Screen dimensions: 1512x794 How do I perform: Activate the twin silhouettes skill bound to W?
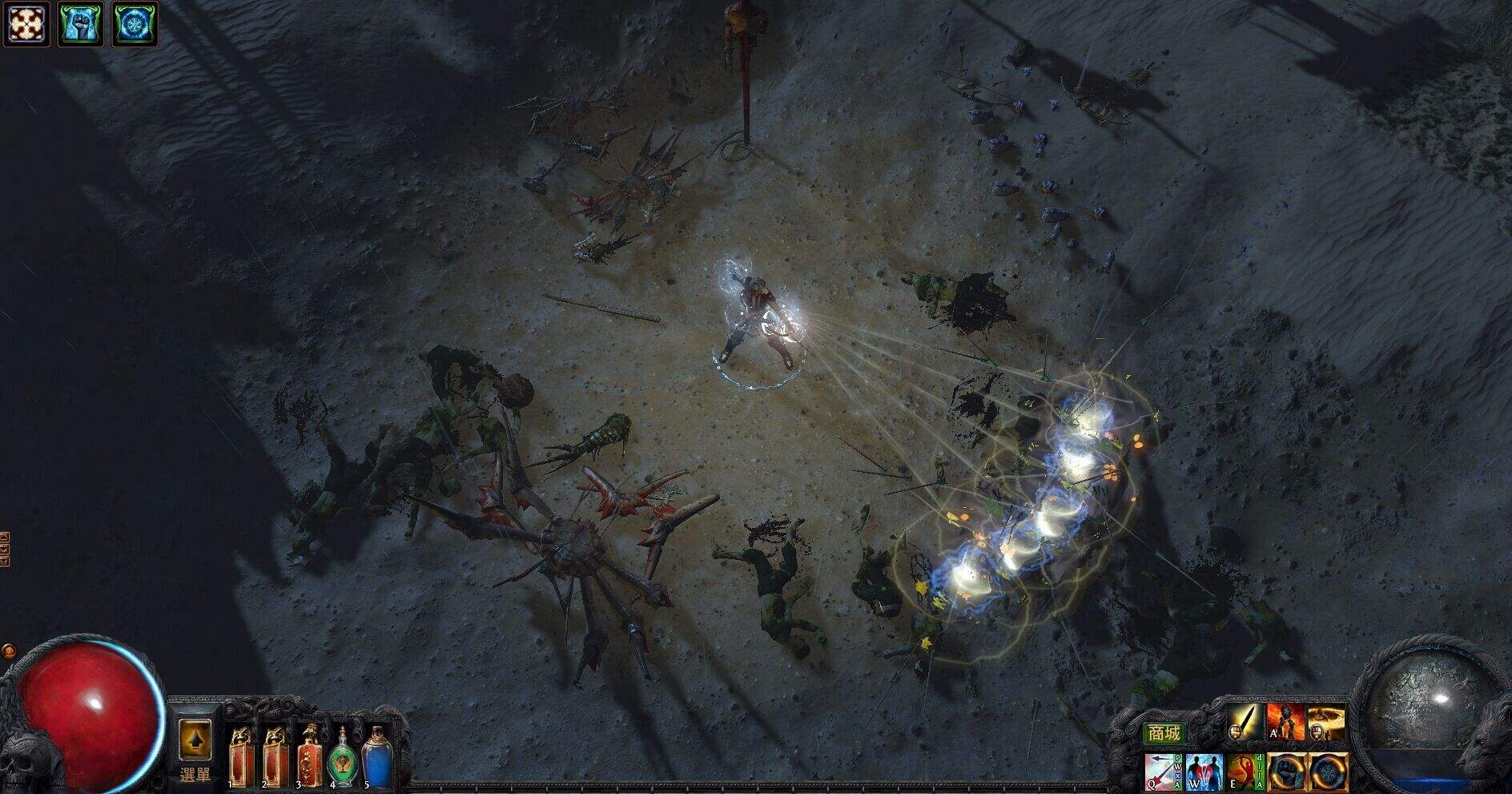1203,772
